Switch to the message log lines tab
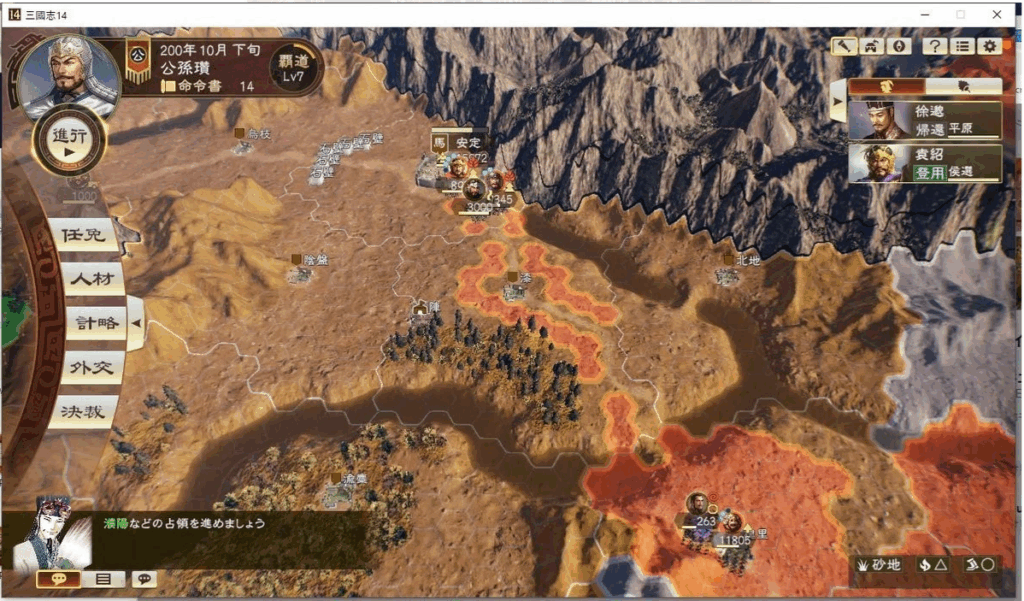The width and height of the screenshot is (1024, 601). [x=103, y=579]
